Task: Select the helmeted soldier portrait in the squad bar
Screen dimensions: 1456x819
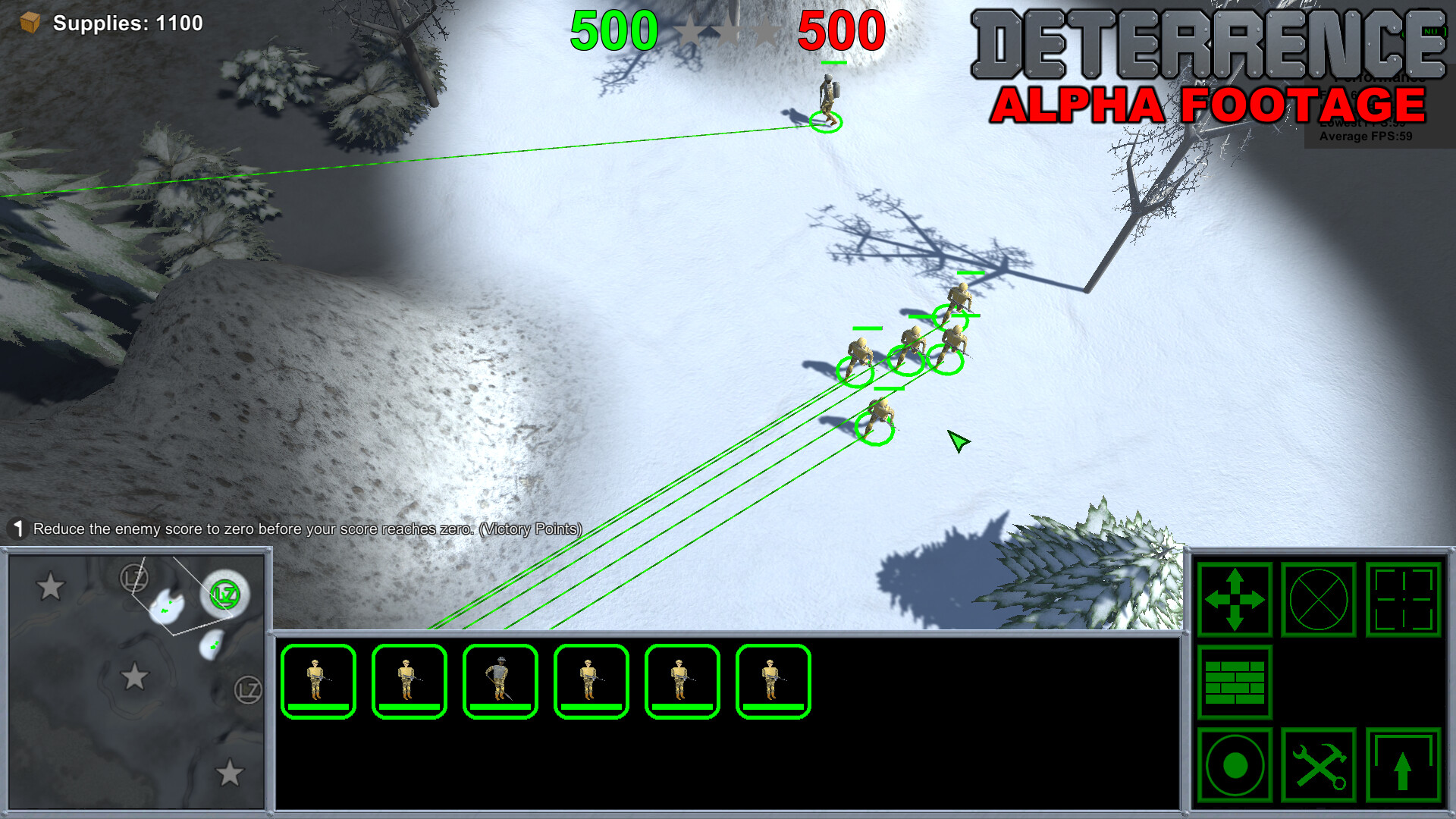Action: (498, 679)
